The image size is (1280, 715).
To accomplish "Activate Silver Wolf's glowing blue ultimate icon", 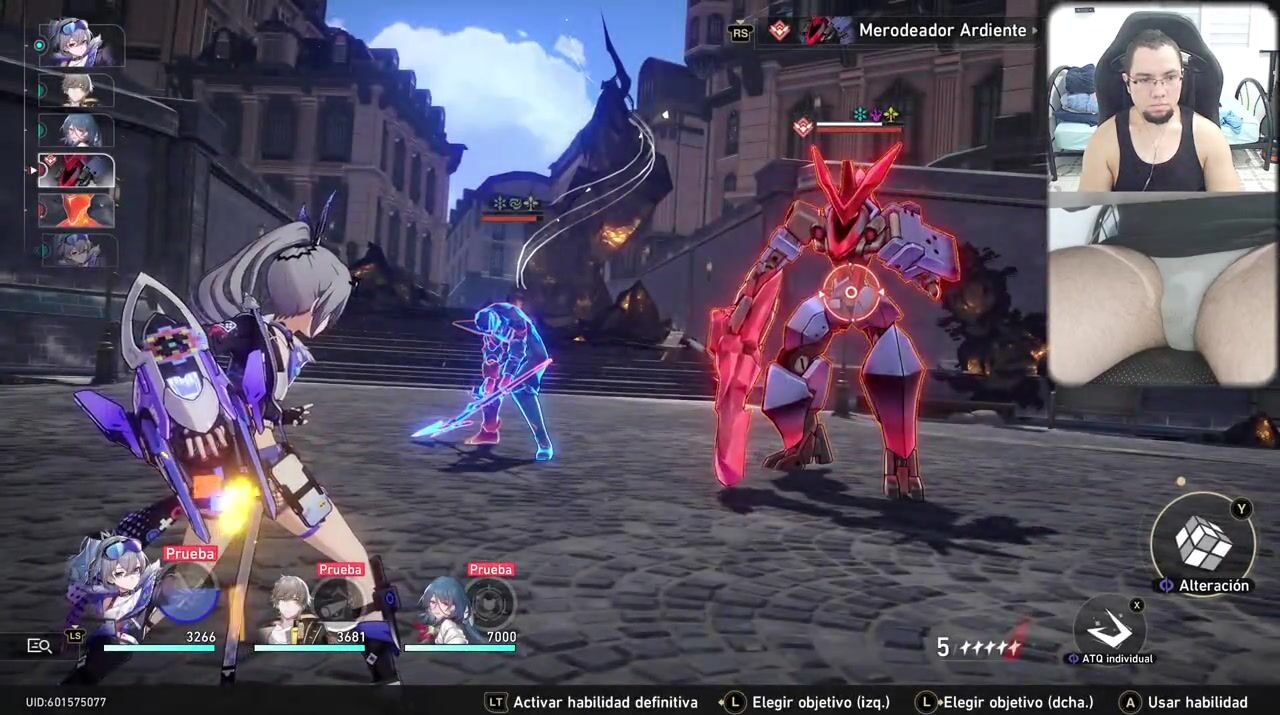I will pos(189,593).
